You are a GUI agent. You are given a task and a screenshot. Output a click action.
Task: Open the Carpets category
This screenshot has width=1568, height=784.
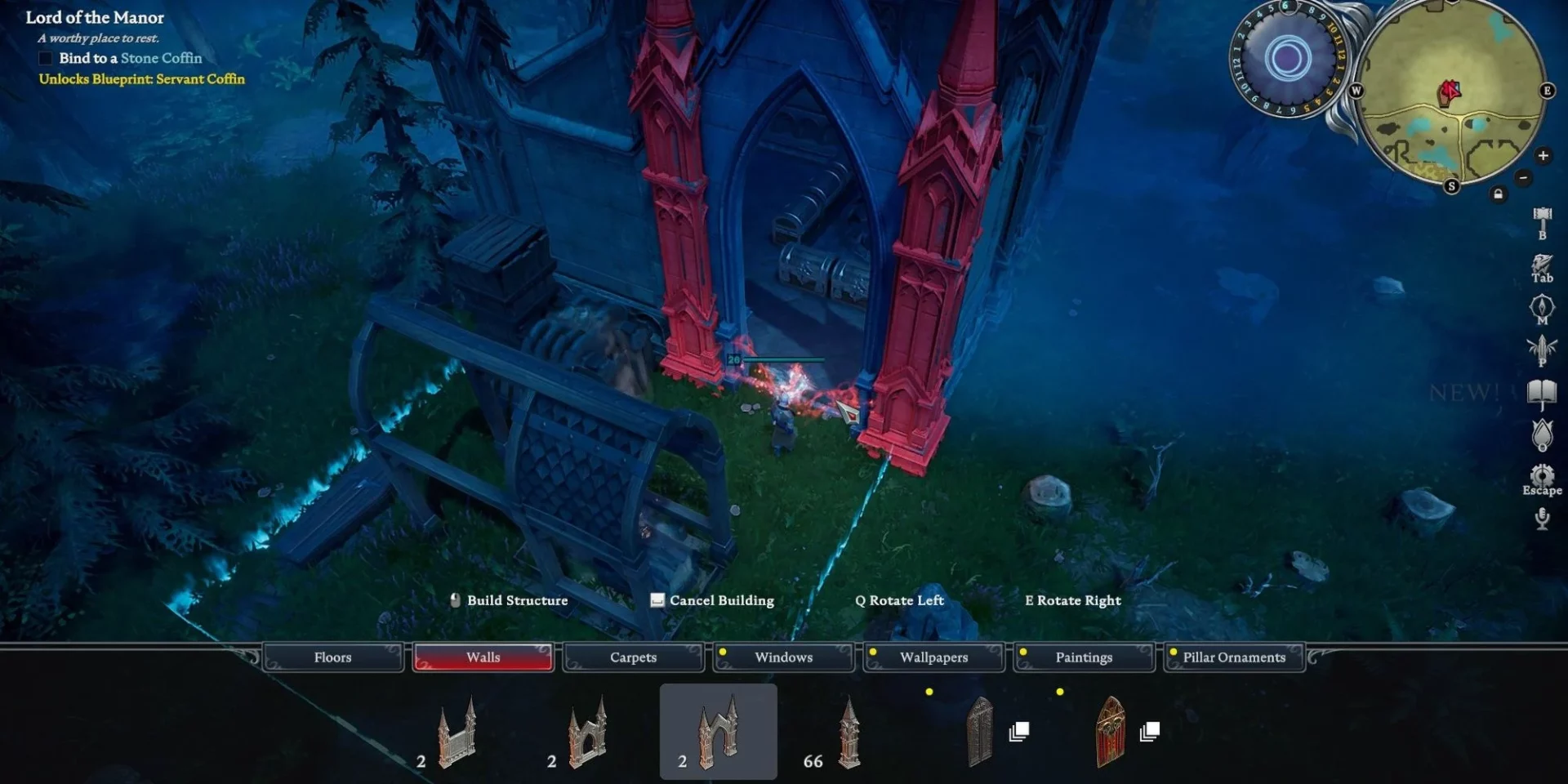[633, 657]
